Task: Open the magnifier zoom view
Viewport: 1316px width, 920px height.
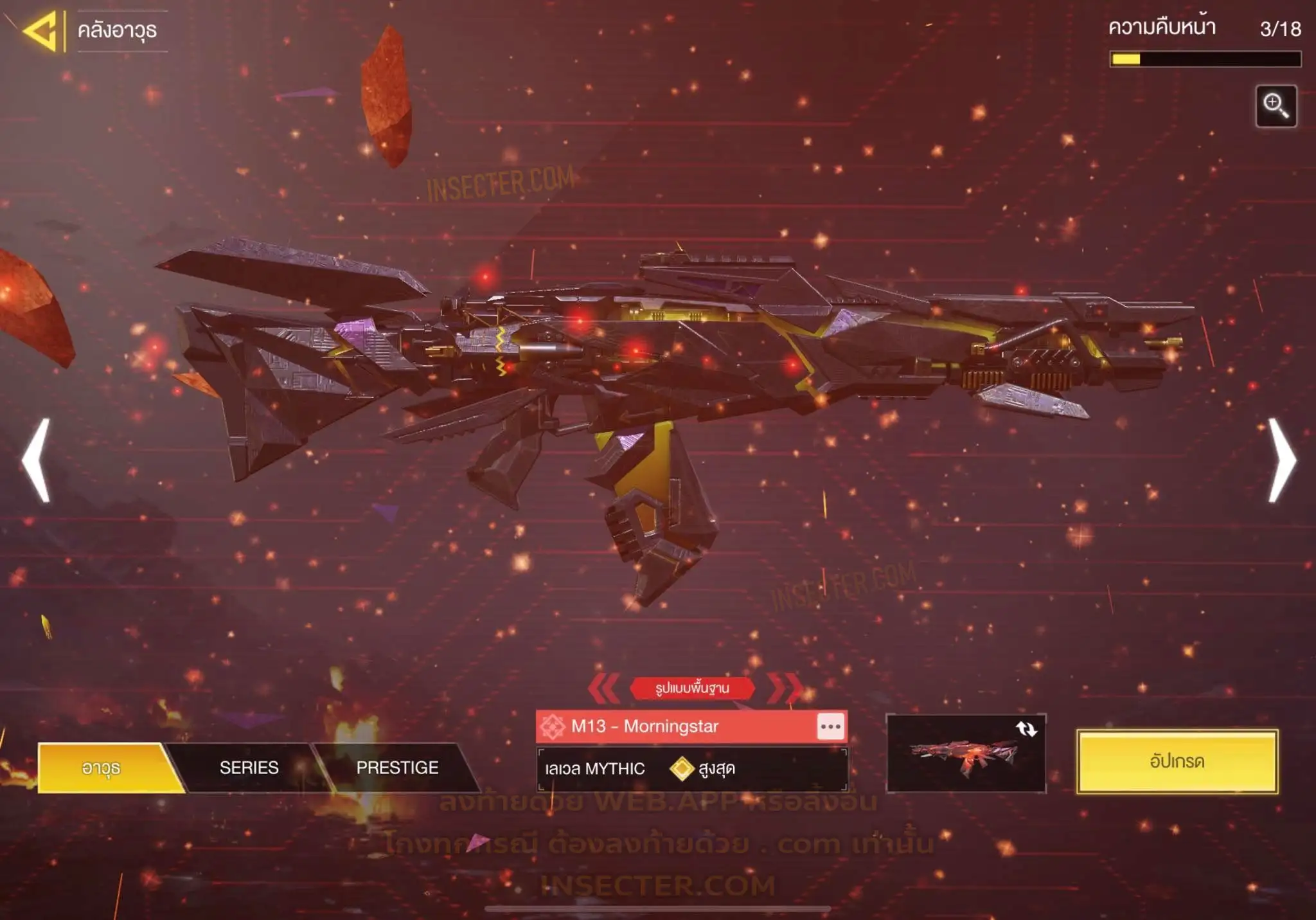Action: (x=1276, y=106)
